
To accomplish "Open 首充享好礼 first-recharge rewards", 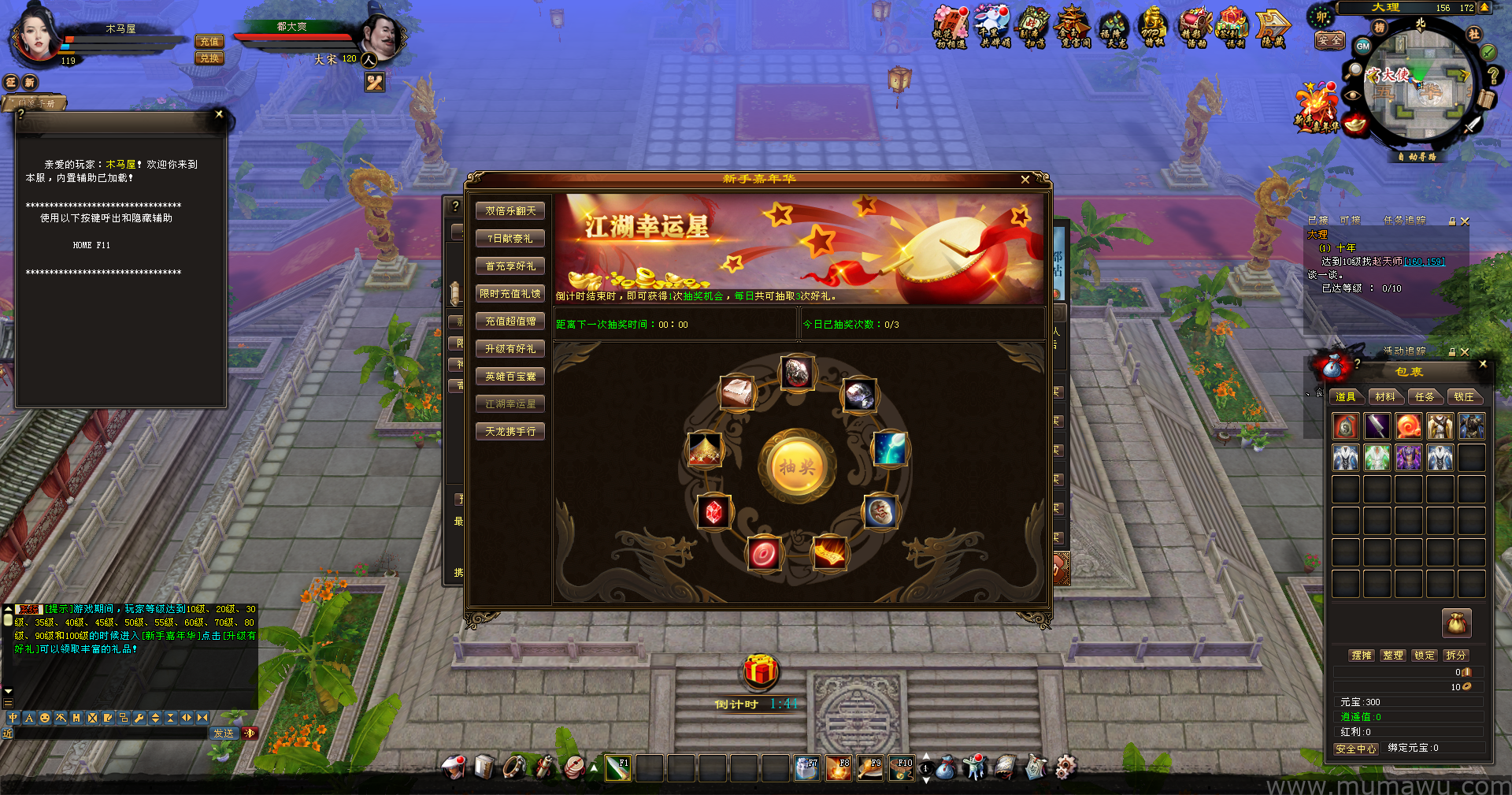I will coord(510,266).
